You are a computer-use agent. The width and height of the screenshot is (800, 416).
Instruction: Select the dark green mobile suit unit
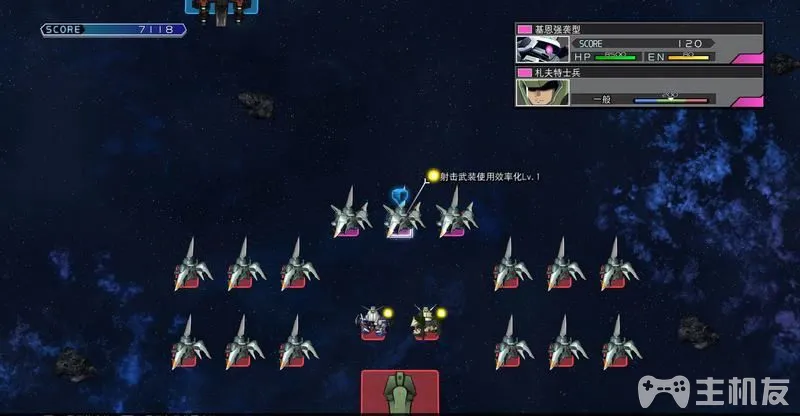(x=426, y=322)
